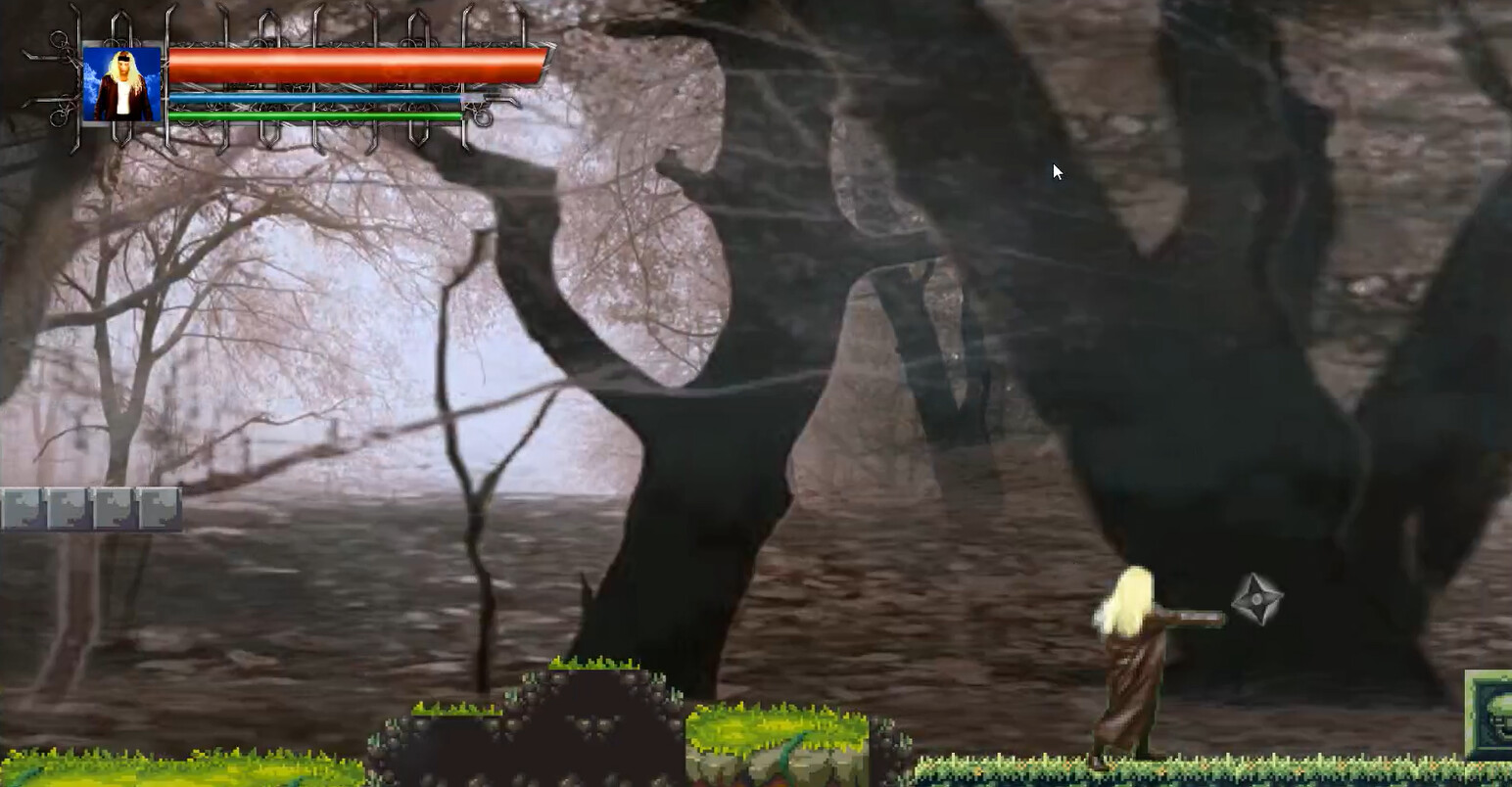This screenshot has height=787, width=1512.
Task: Click the red health bar
Action: click(357, 62)
